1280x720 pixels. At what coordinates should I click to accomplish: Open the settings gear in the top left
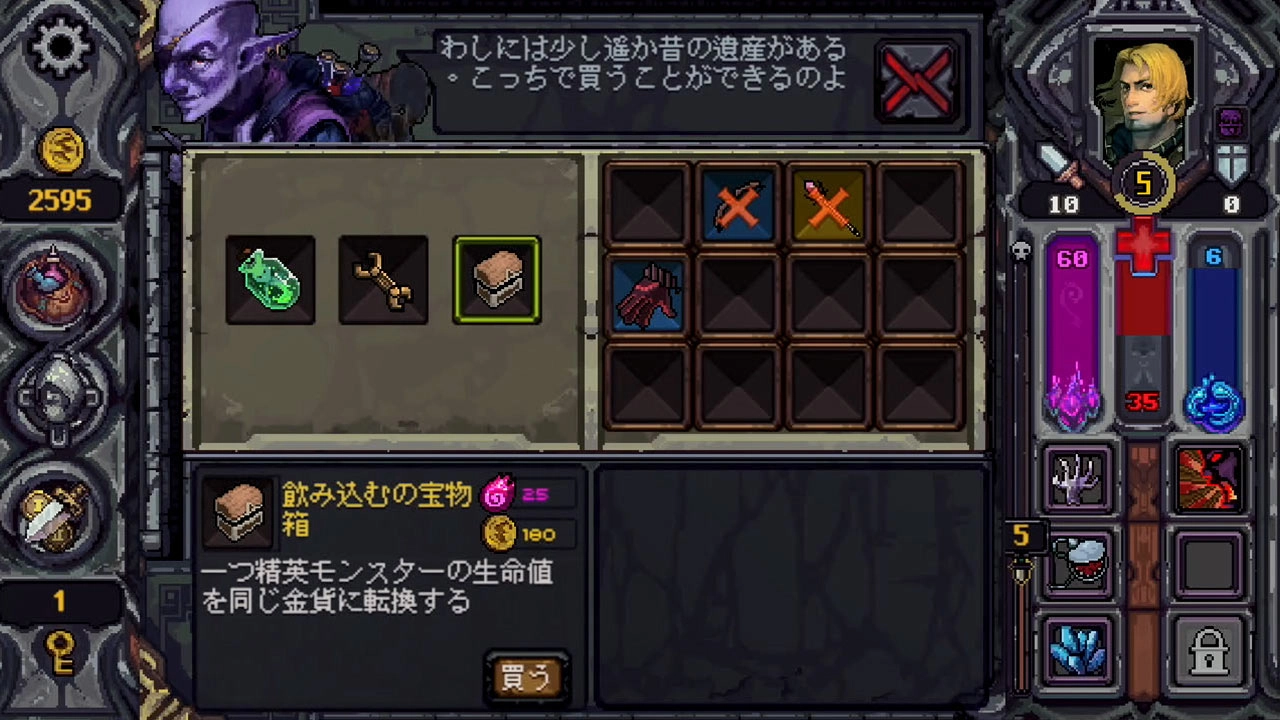(60, 47)
